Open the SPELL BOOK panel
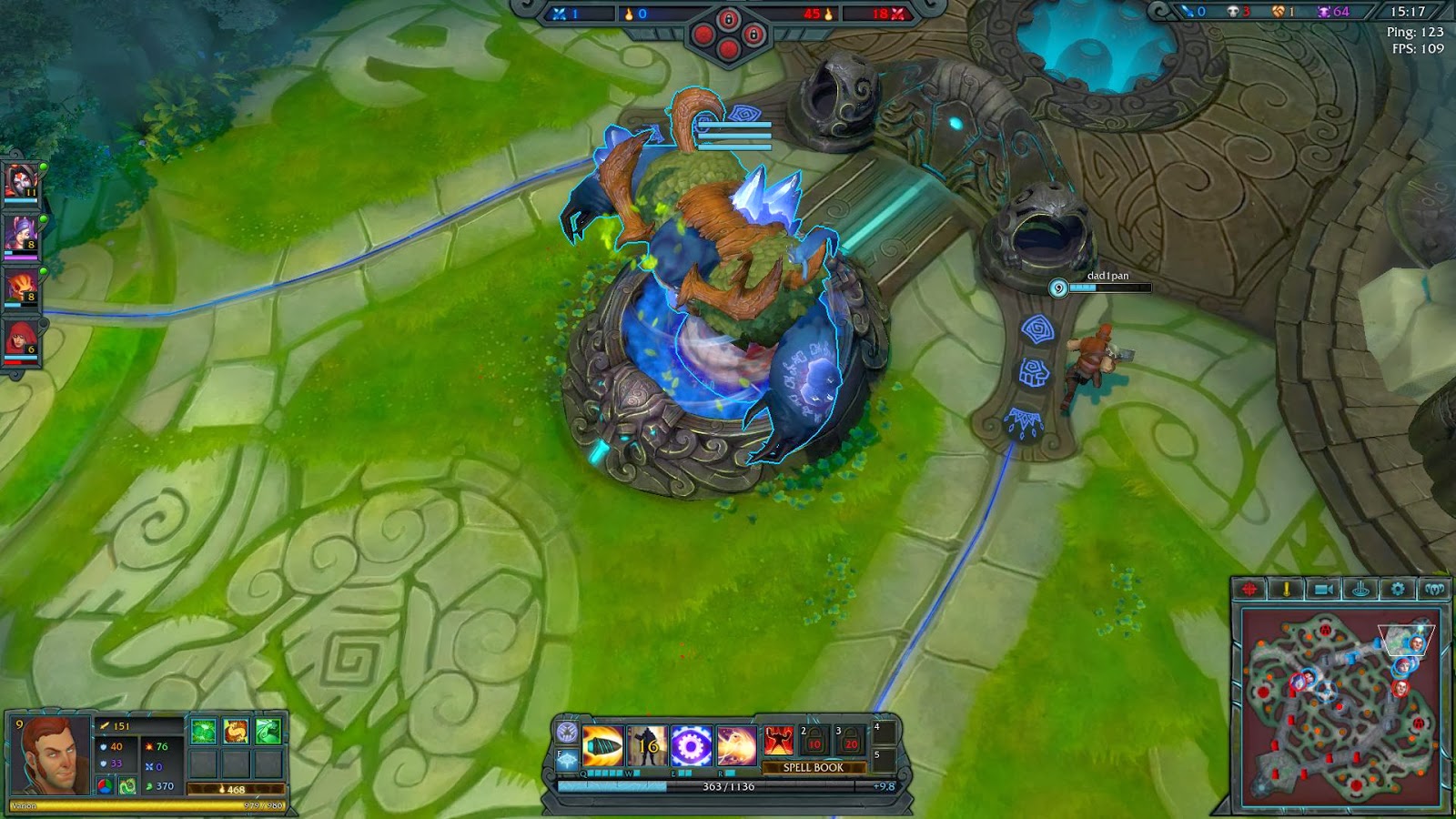 [x=814, y=767]
